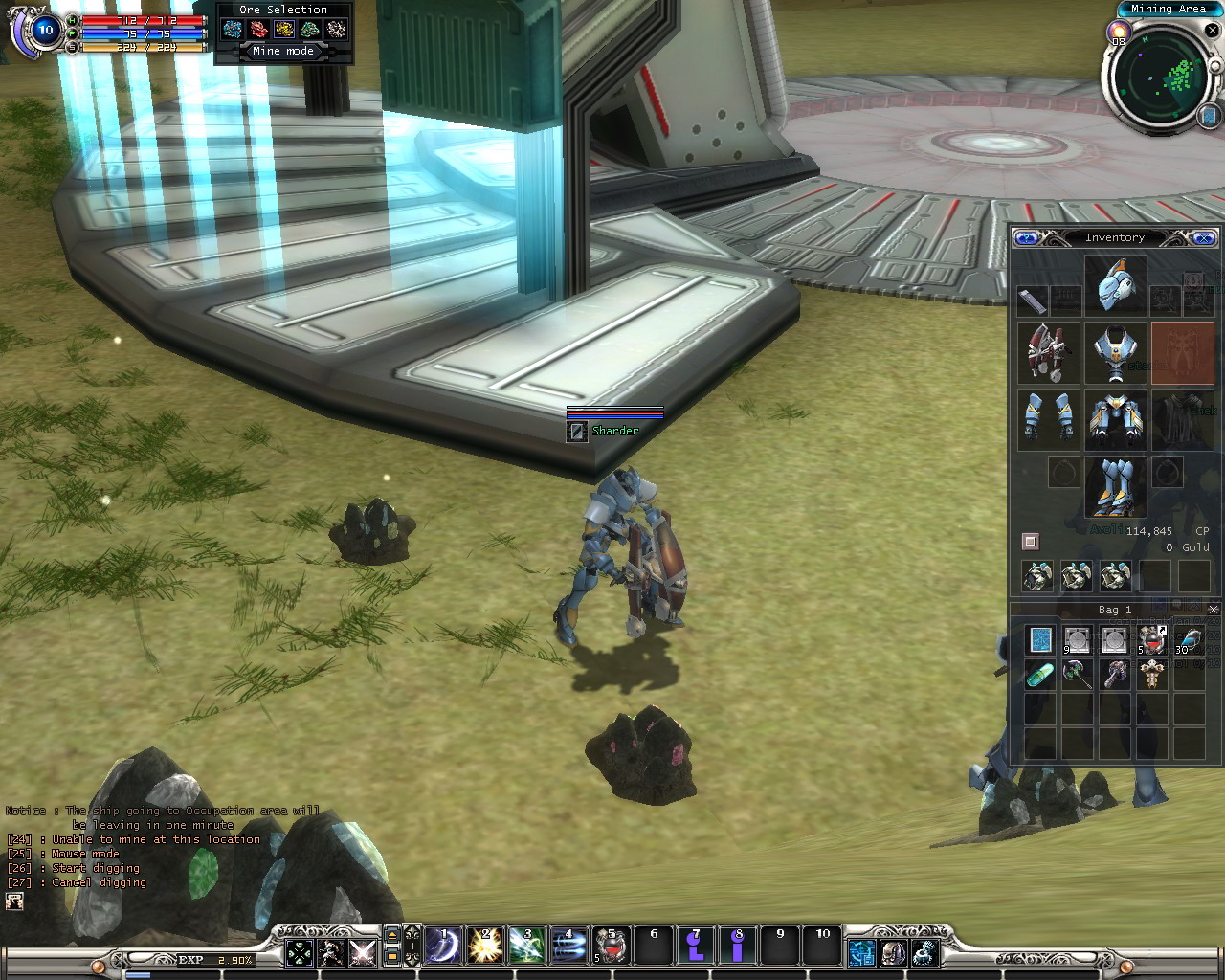Image resolution: width=1225 pixels, height=980 pixels.
Task: Select the green capsule item in Bag 1
Action: point(1040,676)
